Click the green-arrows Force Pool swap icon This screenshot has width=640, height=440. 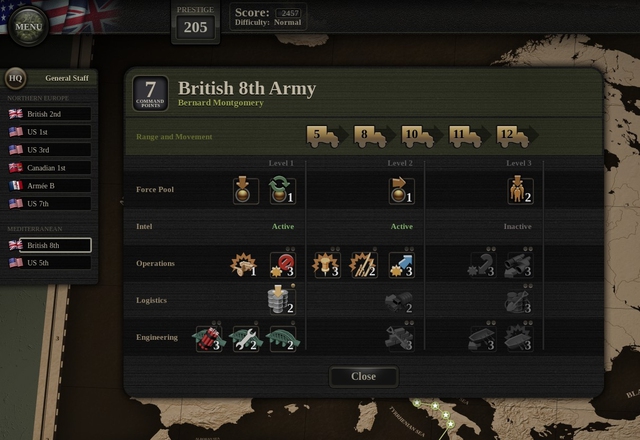[282, 191]
